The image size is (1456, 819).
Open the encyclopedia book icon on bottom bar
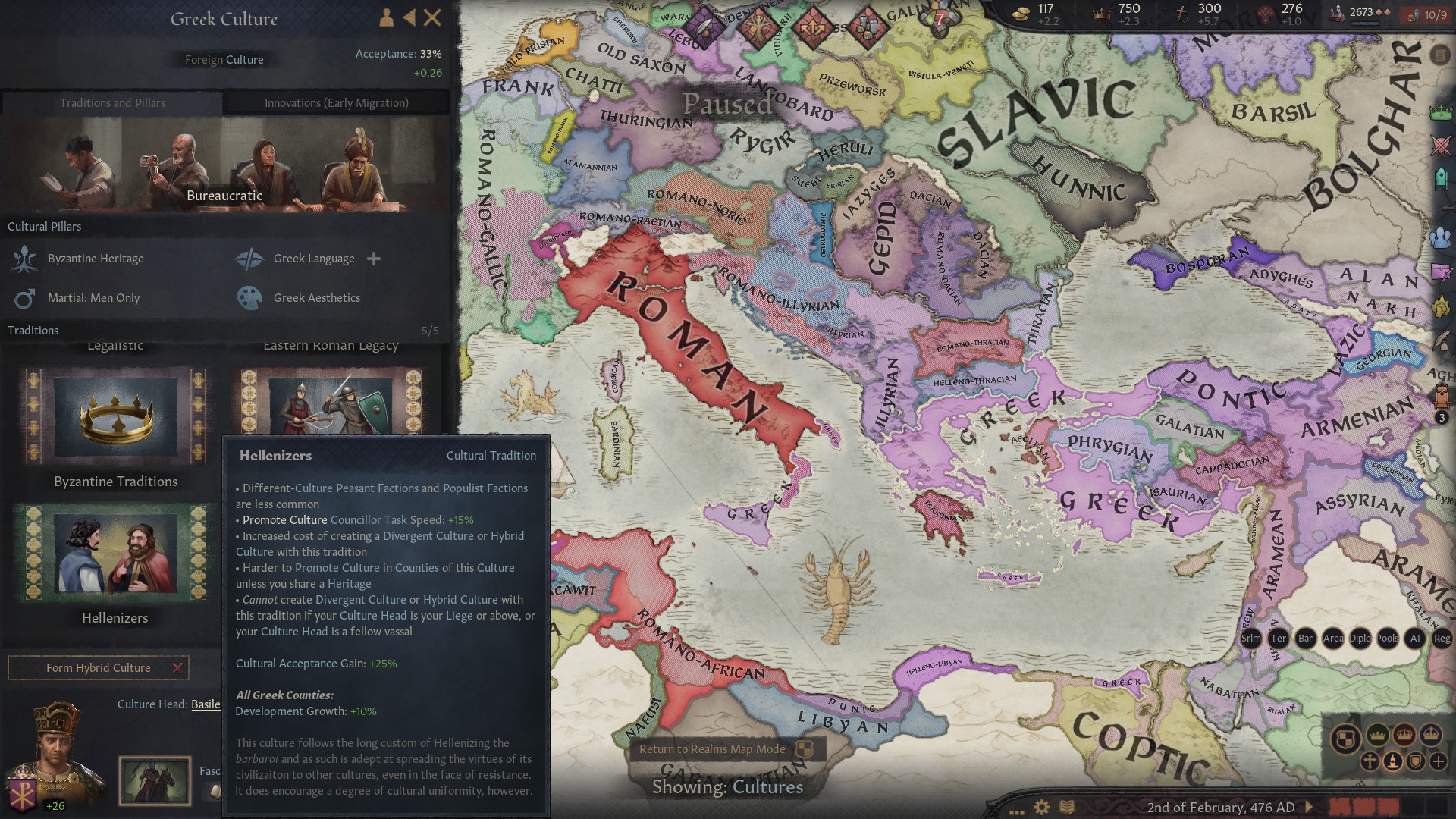click(x=1067, y=806)
